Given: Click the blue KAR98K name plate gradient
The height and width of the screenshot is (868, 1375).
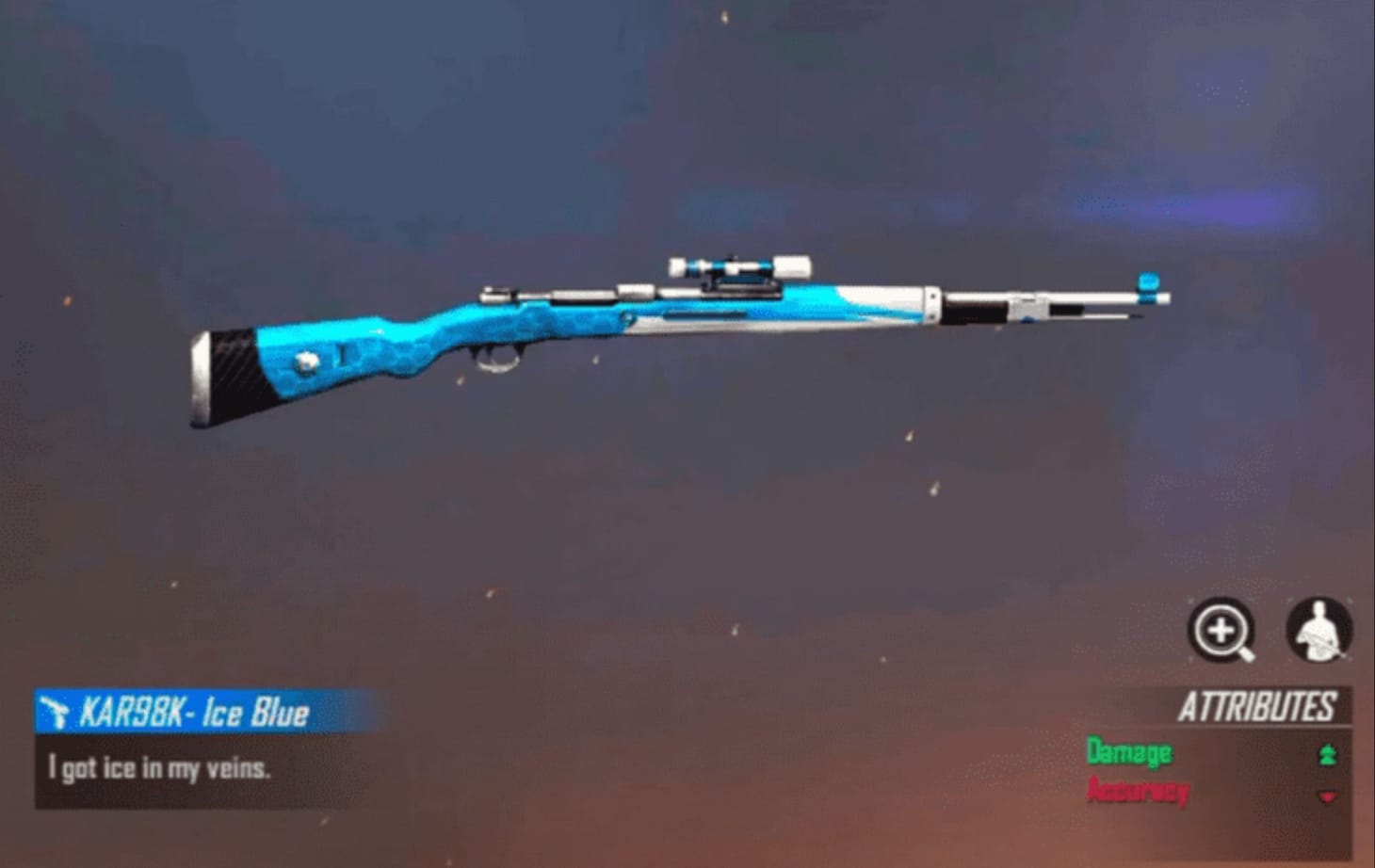Looking at the screenshot, I should 188,712.
